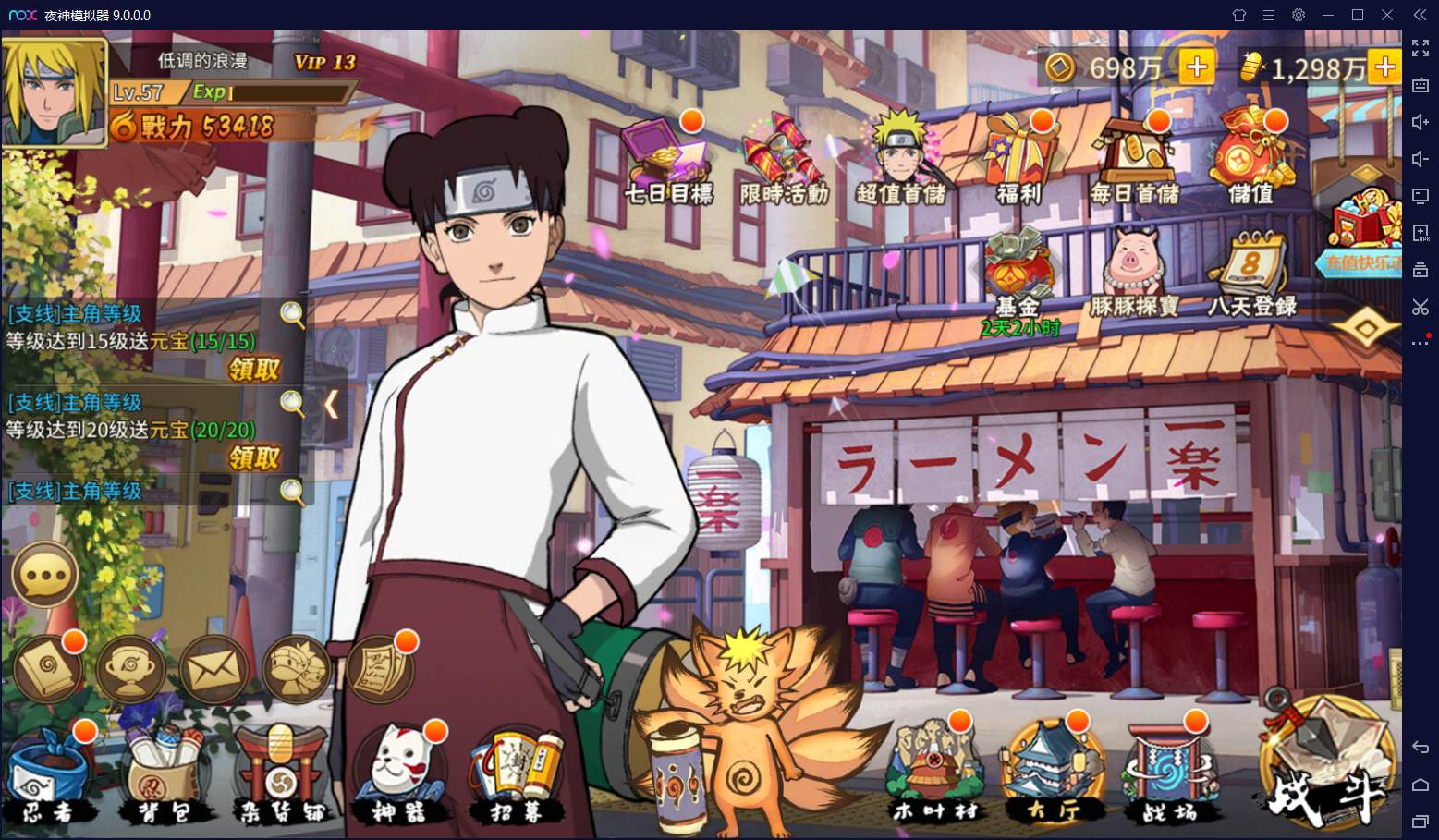1439x840 pixels.
Task: Open the chat speech bubble
Action: coord(43,575)
